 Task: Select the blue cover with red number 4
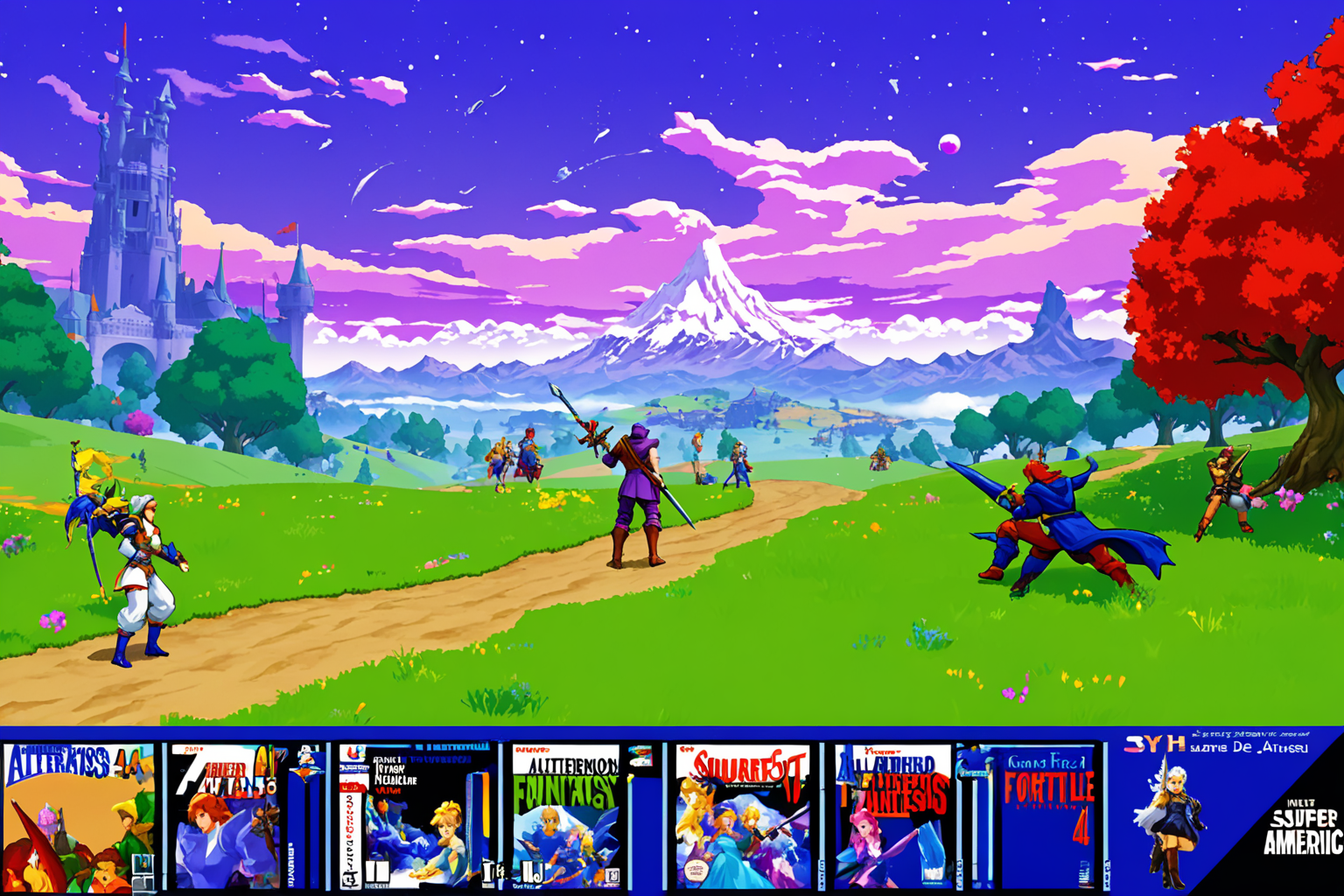click(x=1047, y=816)
